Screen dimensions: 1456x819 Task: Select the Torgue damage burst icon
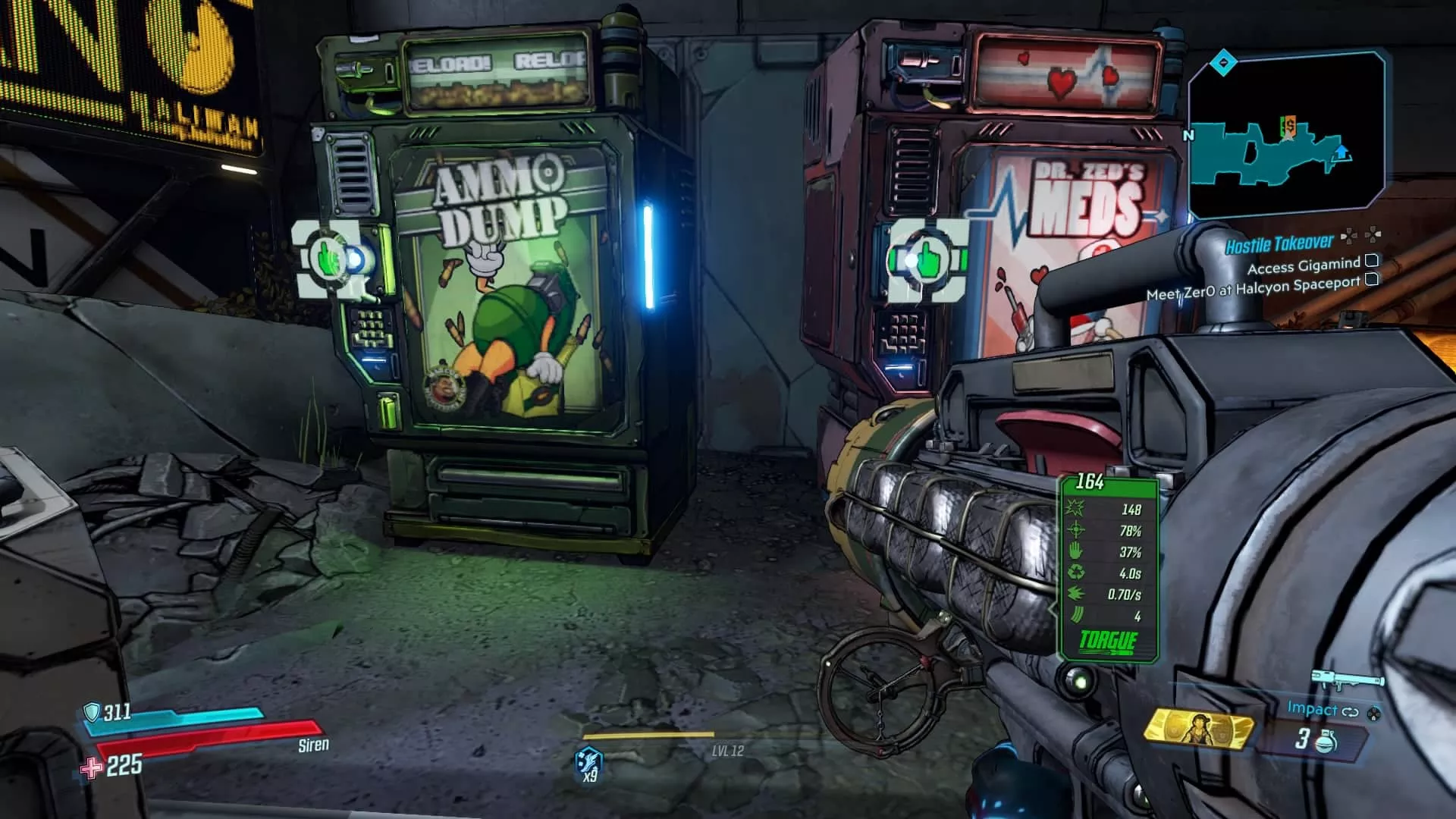coord(1074,508)
